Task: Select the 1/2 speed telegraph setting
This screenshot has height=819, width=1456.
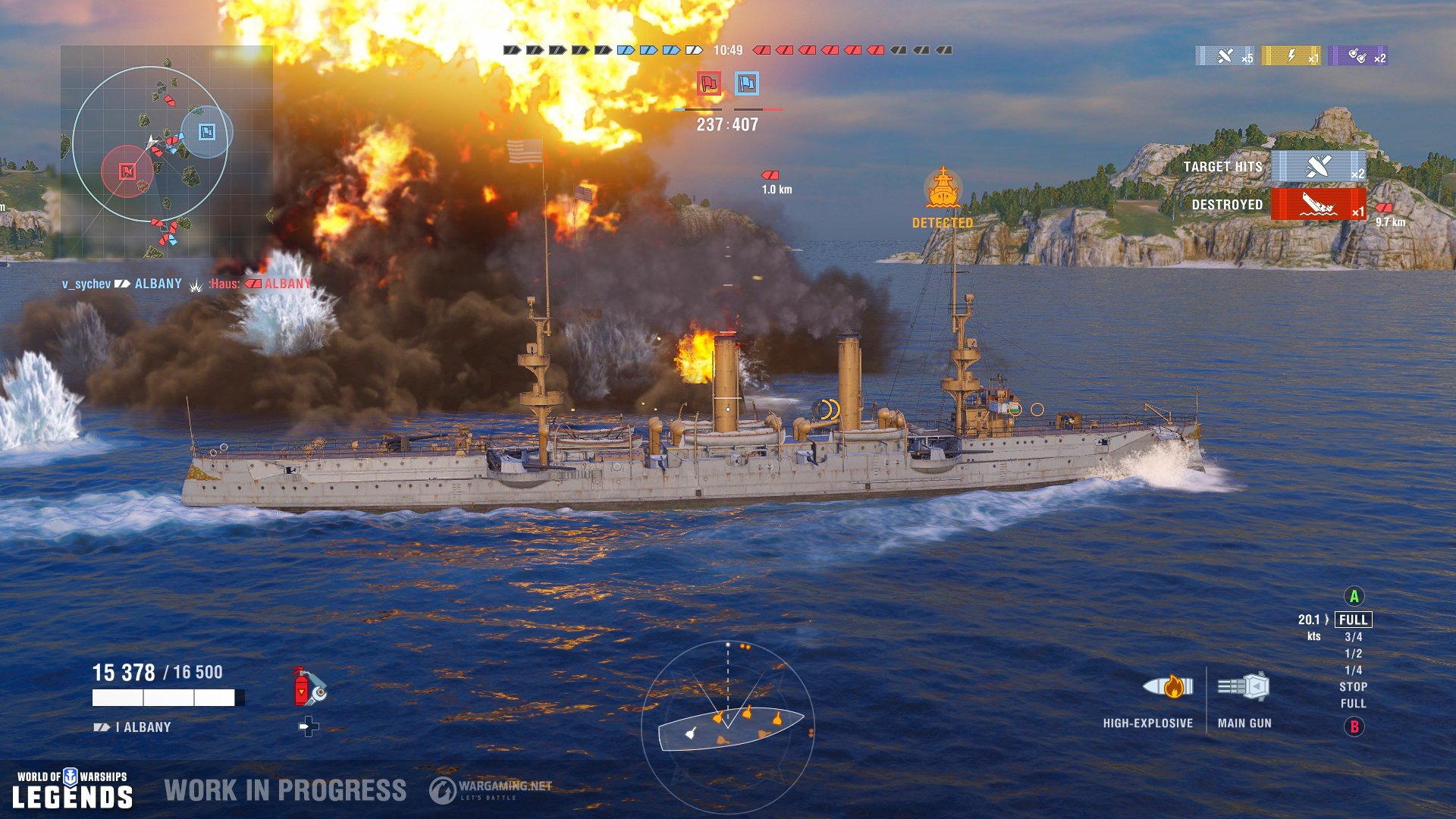Action: (1354, 653)
